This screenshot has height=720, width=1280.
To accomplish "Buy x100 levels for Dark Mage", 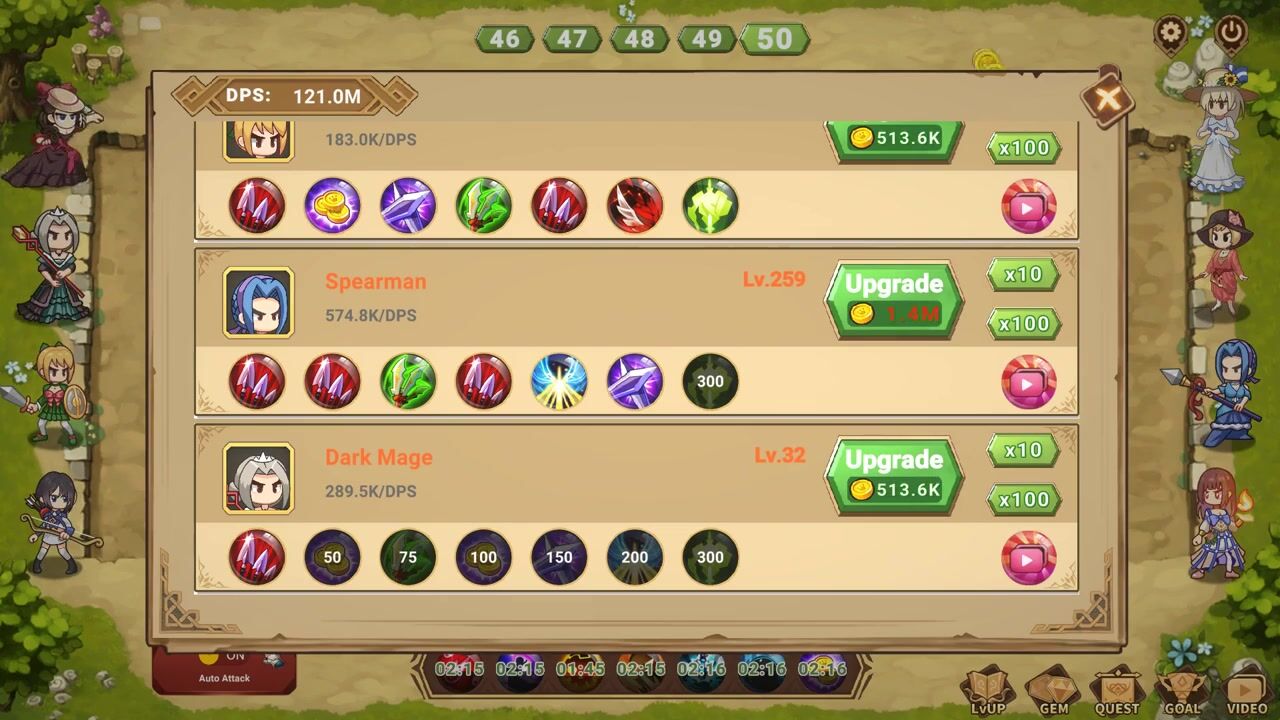I will [1023, 499].
